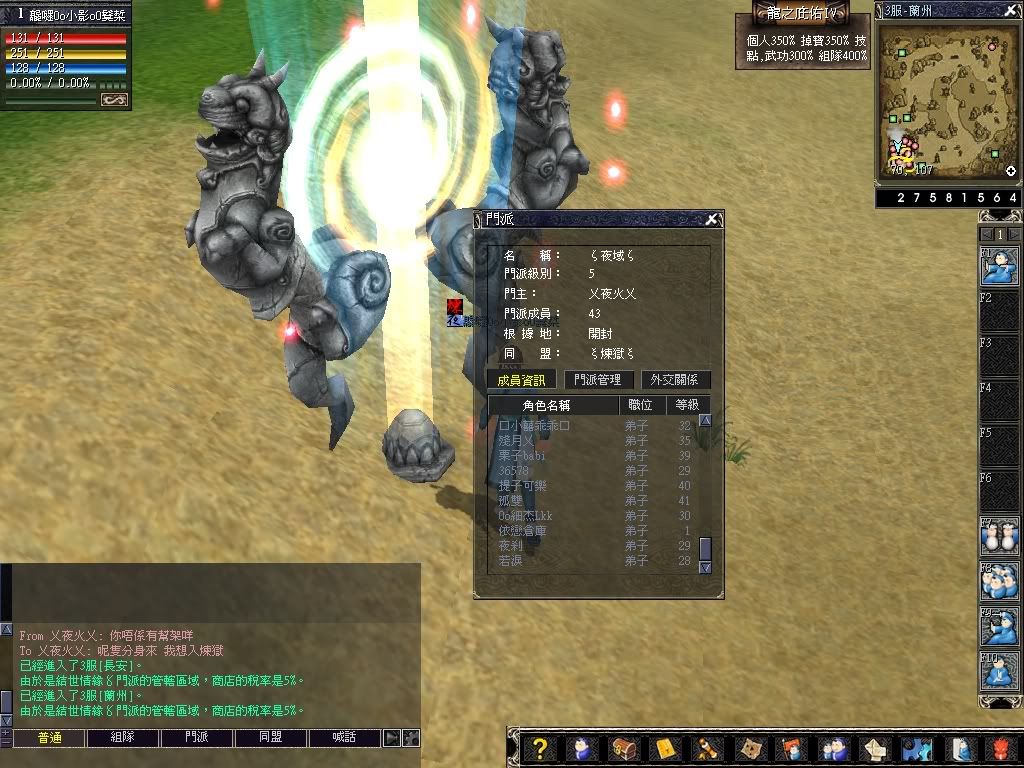Viewport: 1024px width, 768px height.
Task: Choose the 門派 chat channel
Action: pyautogui.click(x=197, y=738)
